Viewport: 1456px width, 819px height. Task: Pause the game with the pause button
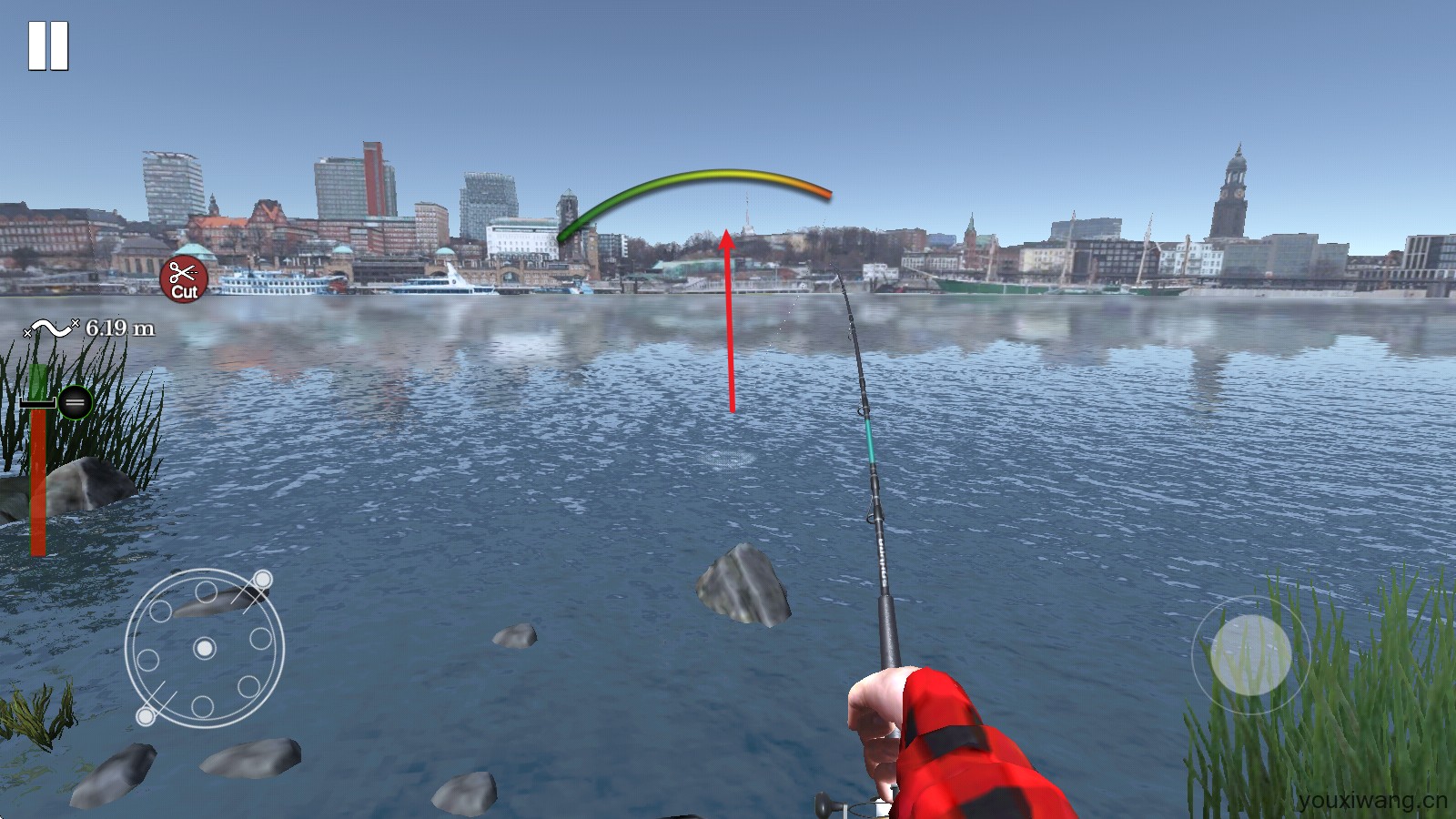48,45
